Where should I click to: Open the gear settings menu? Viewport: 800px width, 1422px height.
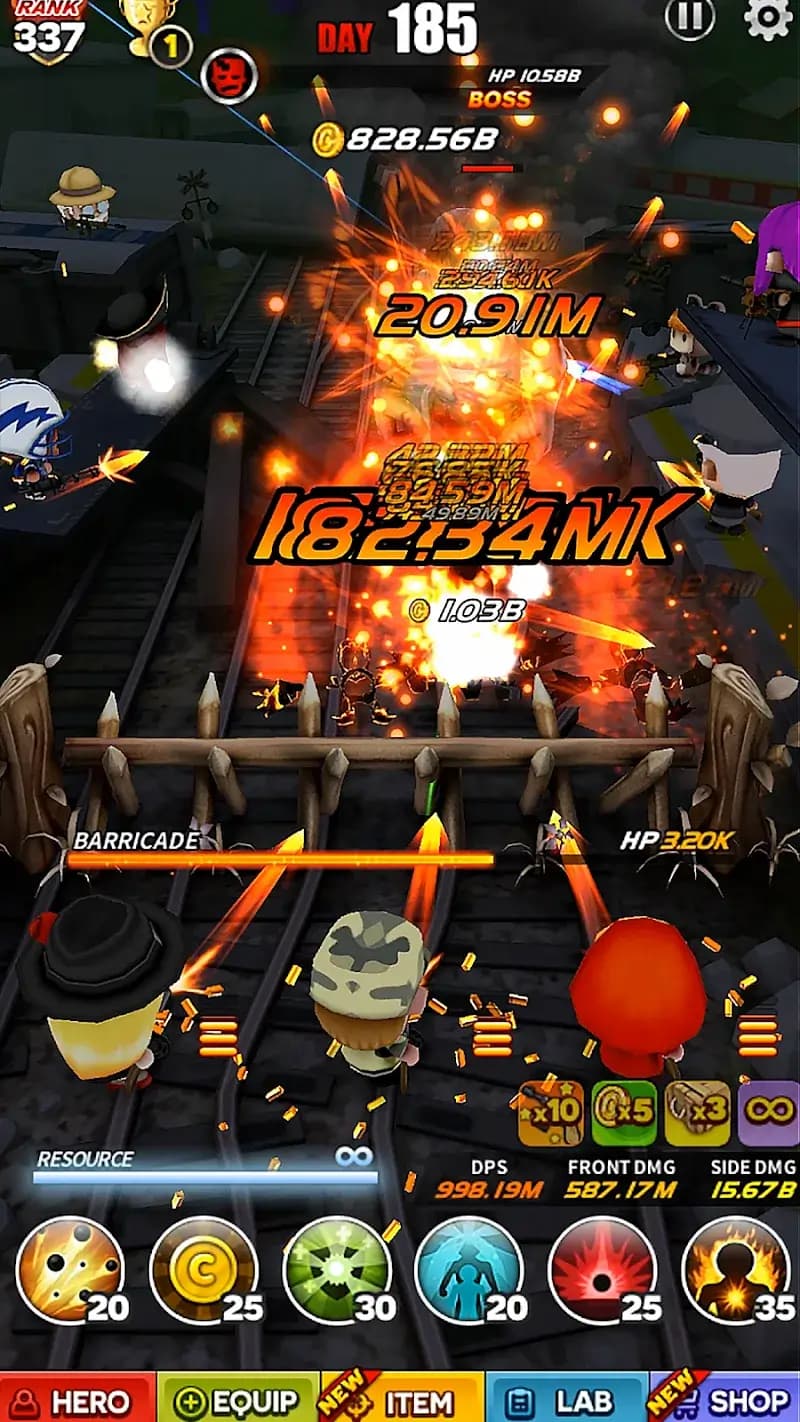(768, 19)
